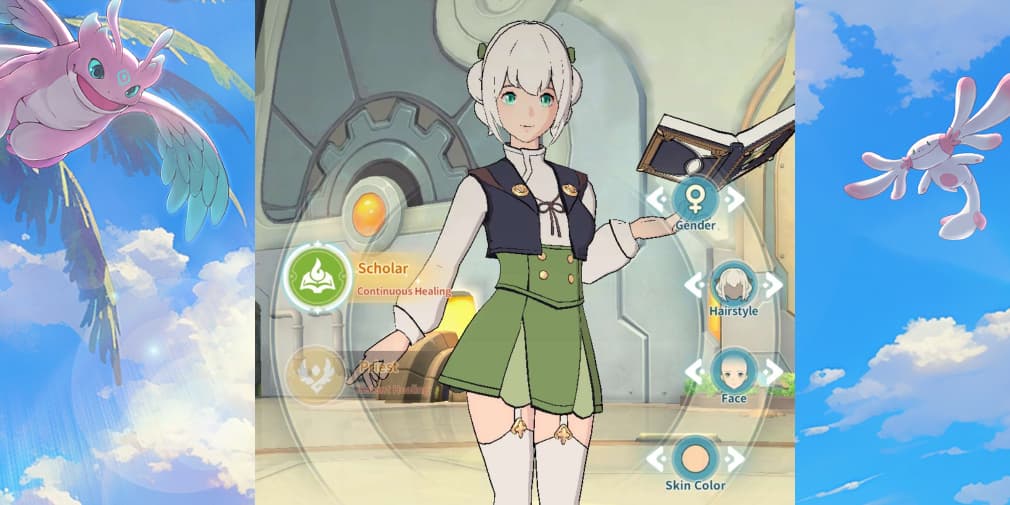Switch to previous Hairstyle option

pos(696,285)
